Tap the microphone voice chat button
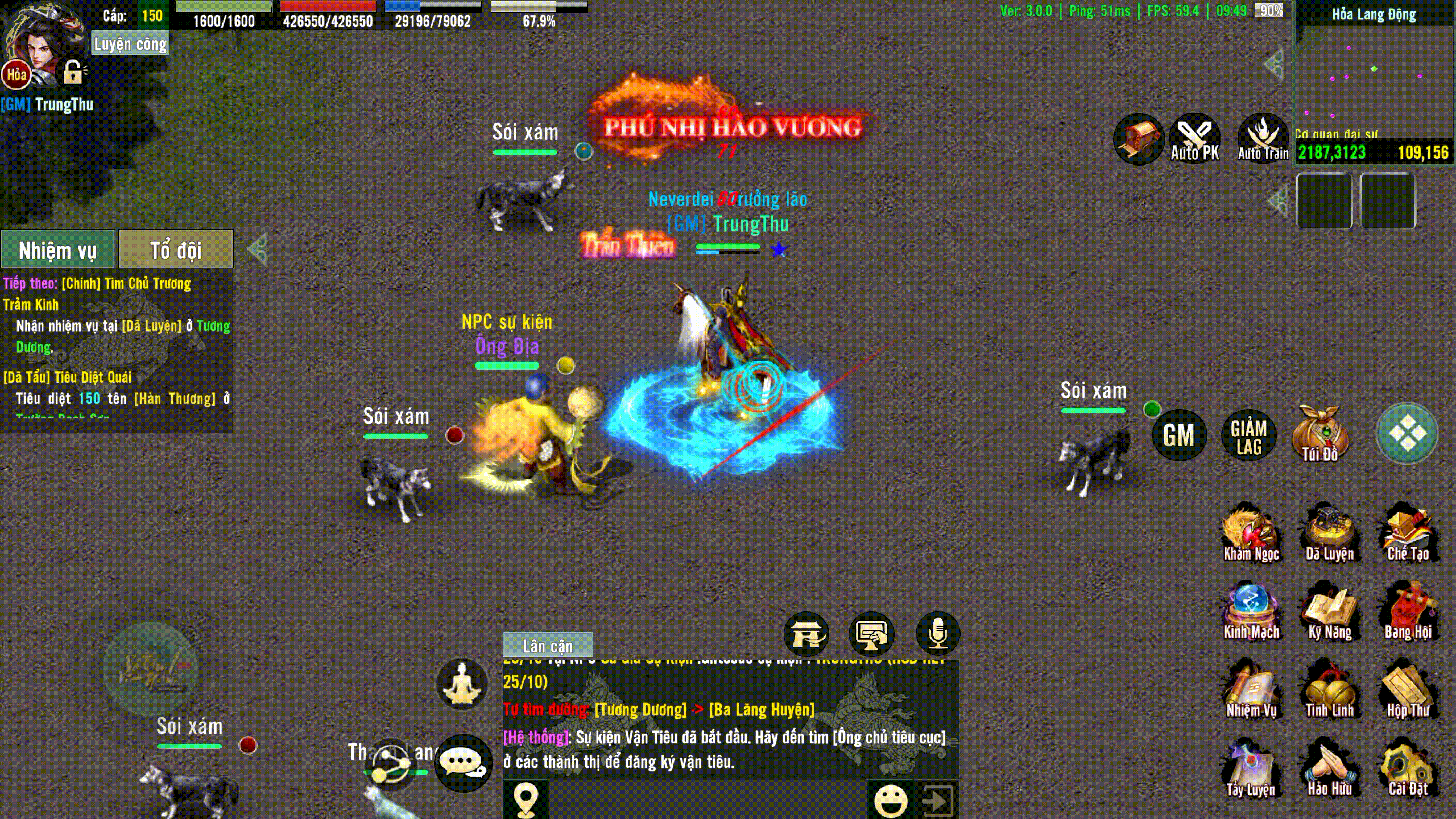Screen dimensions: 1456x819 point(938,633)
